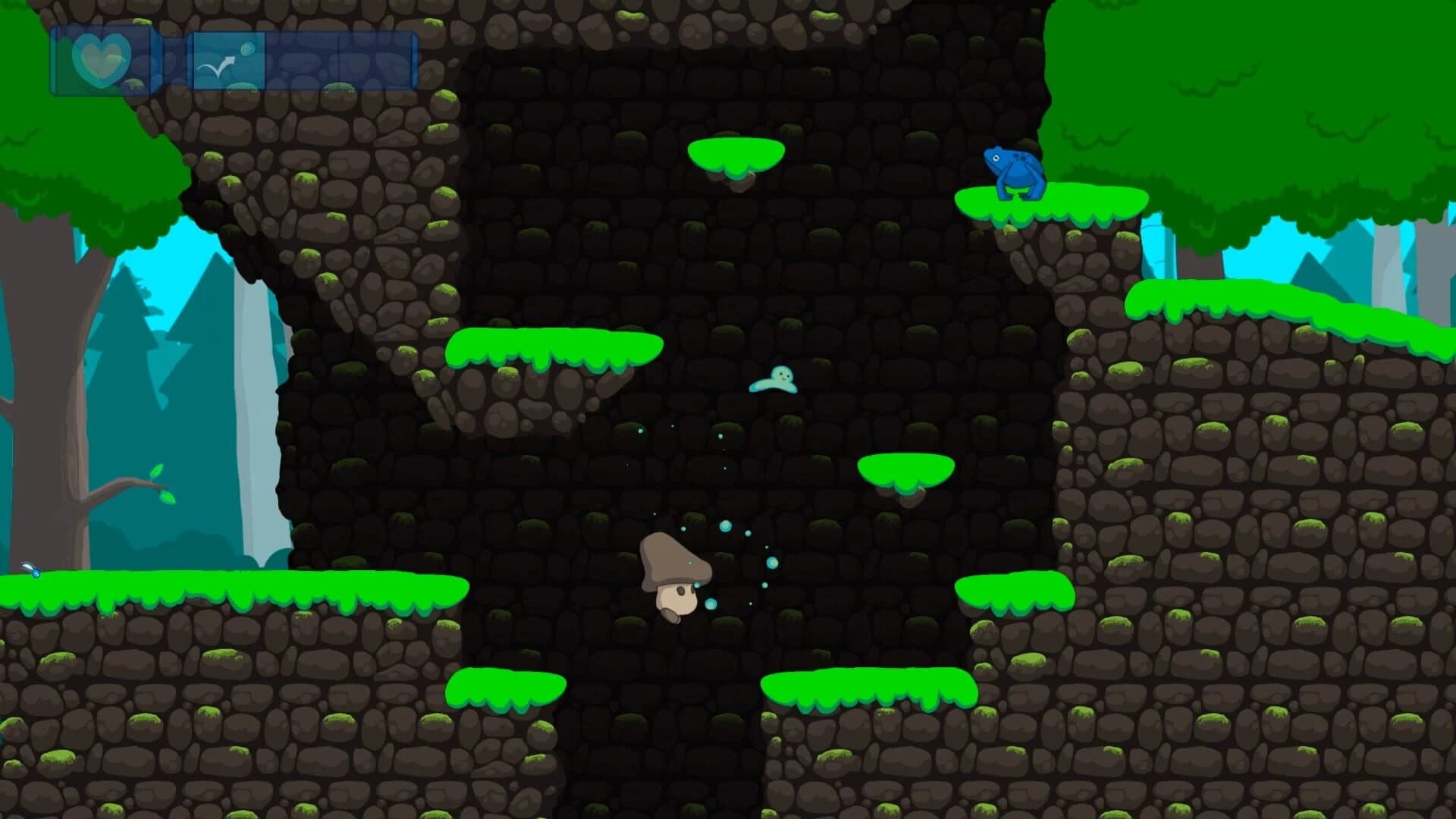Toggle the heart slot on the health bar
The width and height of the screenshot is (1456, 819).
(x=100, y=57)
